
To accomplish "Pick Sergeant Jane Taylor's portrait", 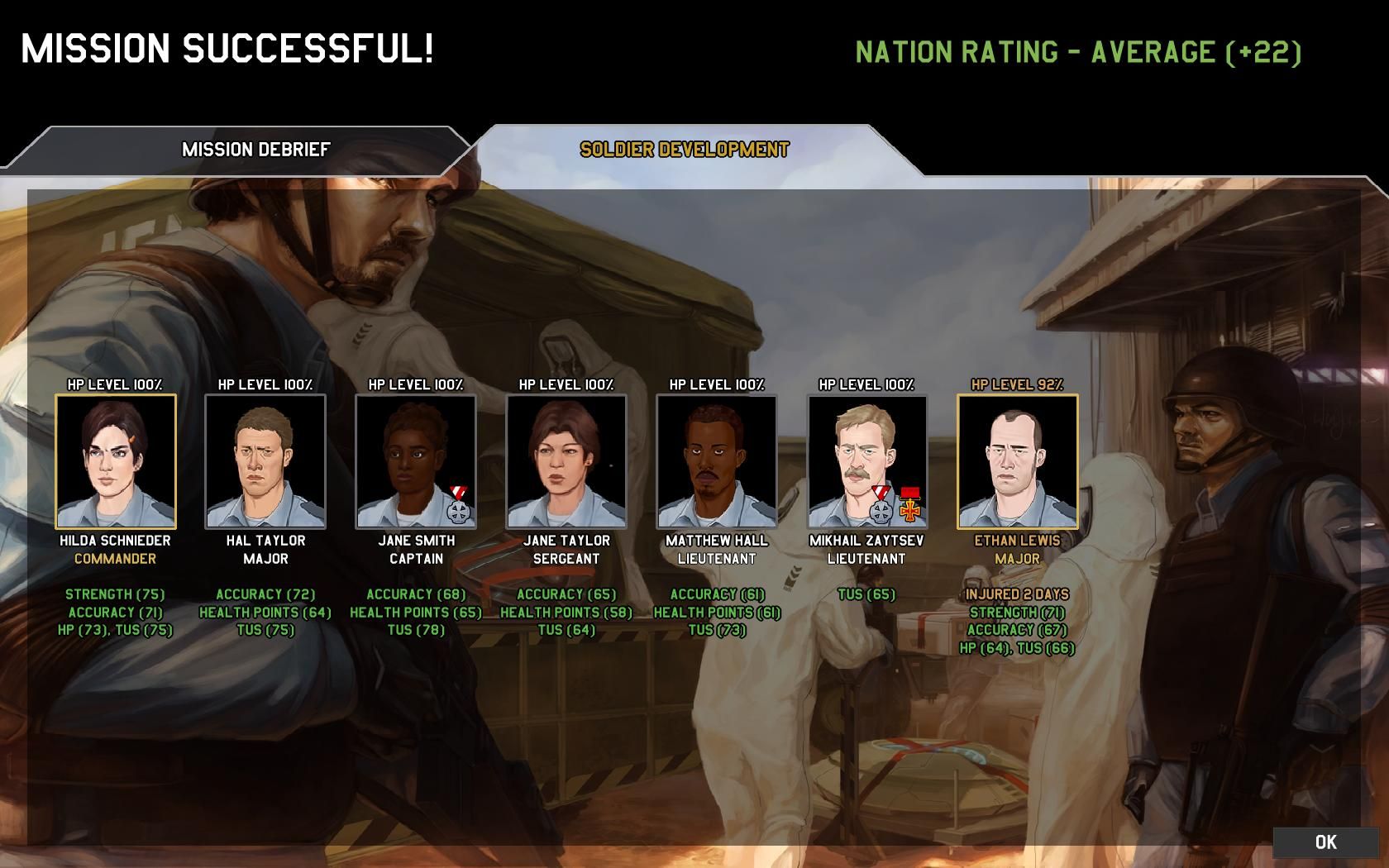I will point(566,461).
